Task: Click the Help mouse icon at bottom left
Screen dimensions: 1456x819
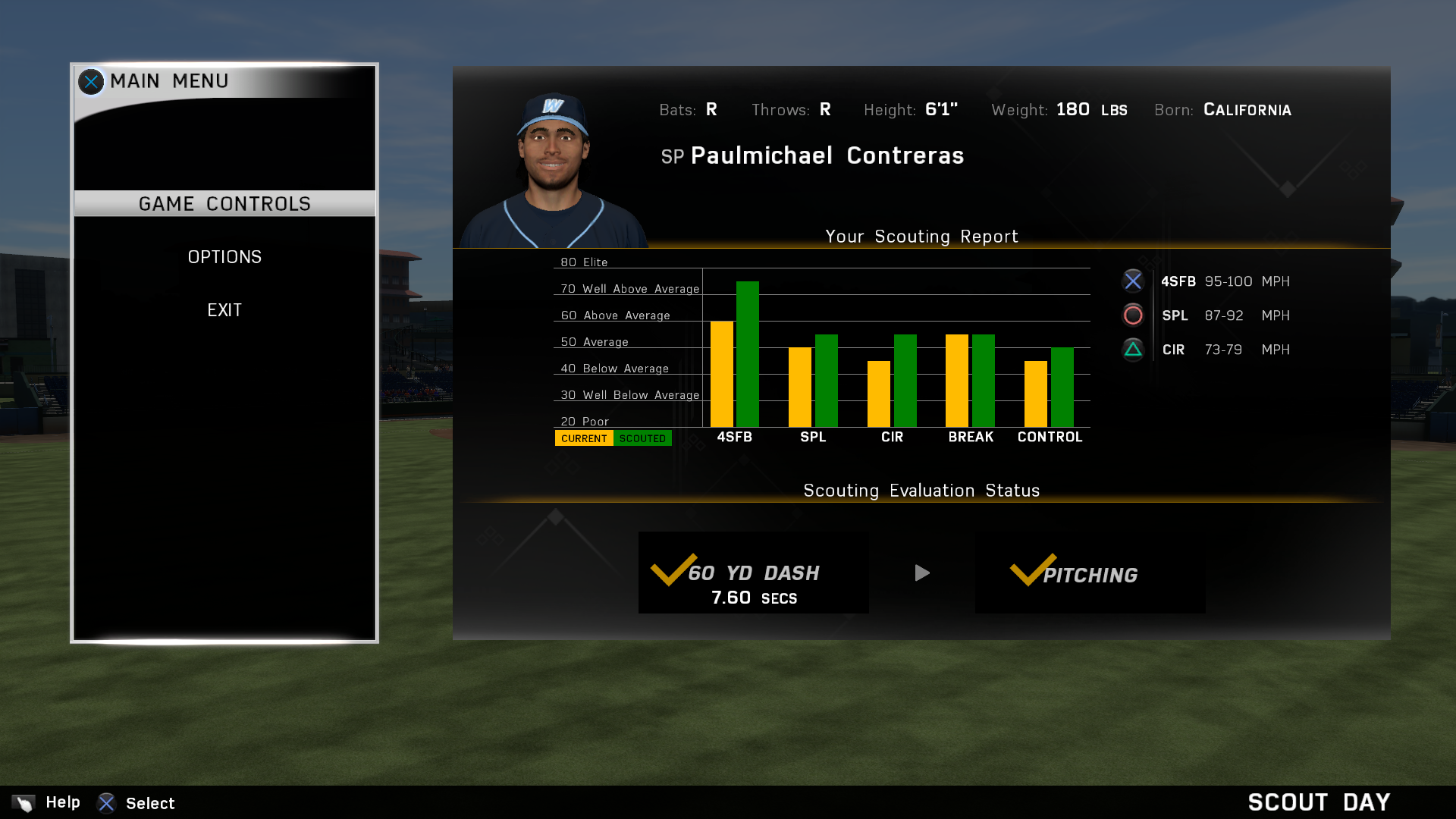Action: coord(23,802)
